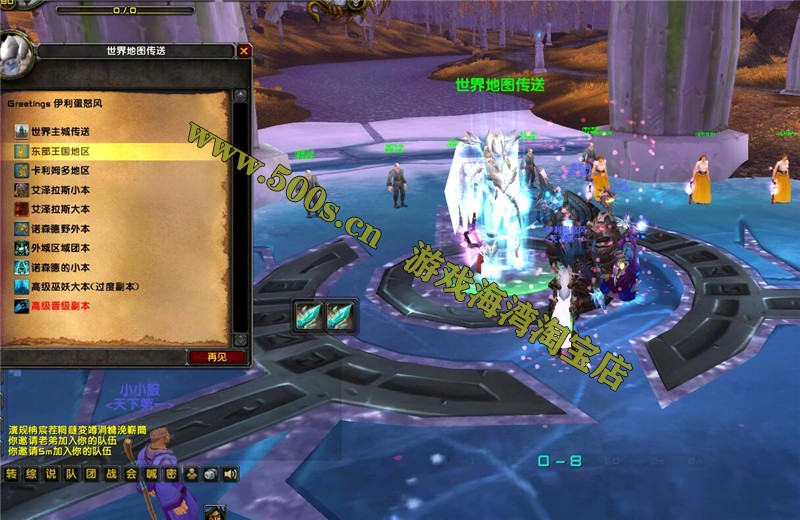Choose 艾泽拉斯大本 raid teleport
This screenshot has height=520, width=800.
coord(60,209)
